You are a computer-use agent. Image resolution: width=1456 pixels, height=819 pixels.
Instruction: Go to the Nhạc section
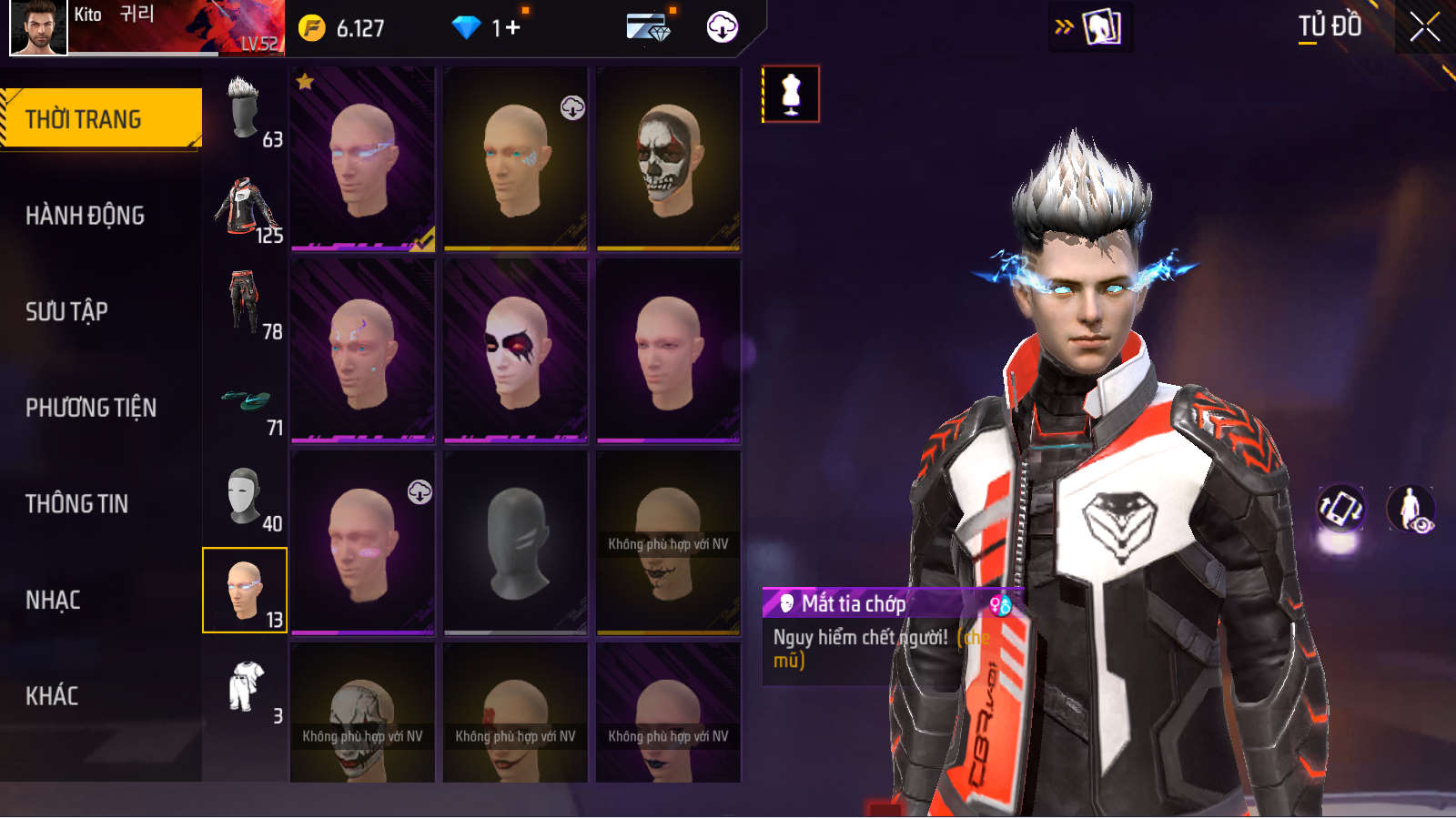click(53, 601)
